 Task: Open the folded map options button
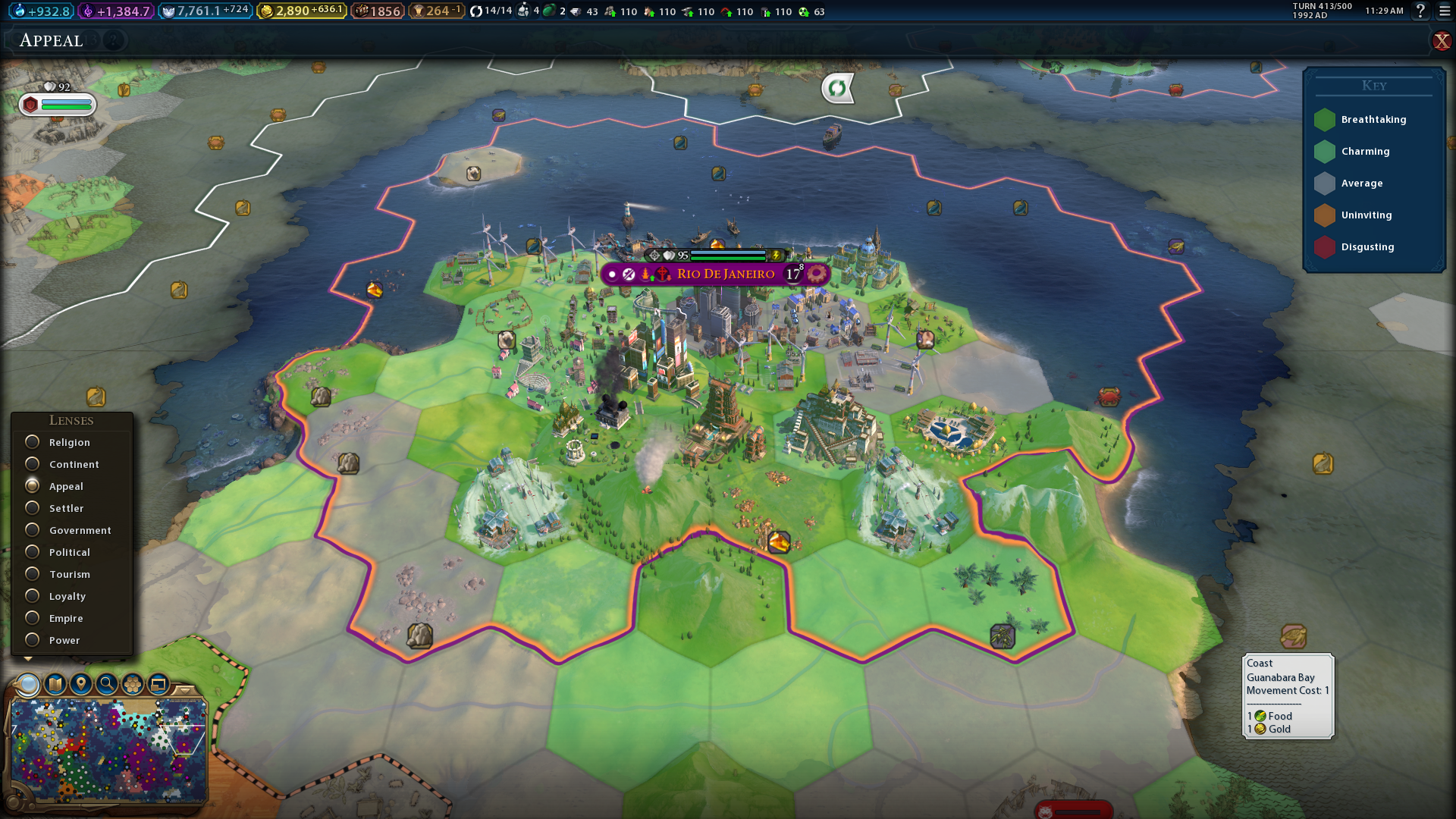(x=55, y=685)
